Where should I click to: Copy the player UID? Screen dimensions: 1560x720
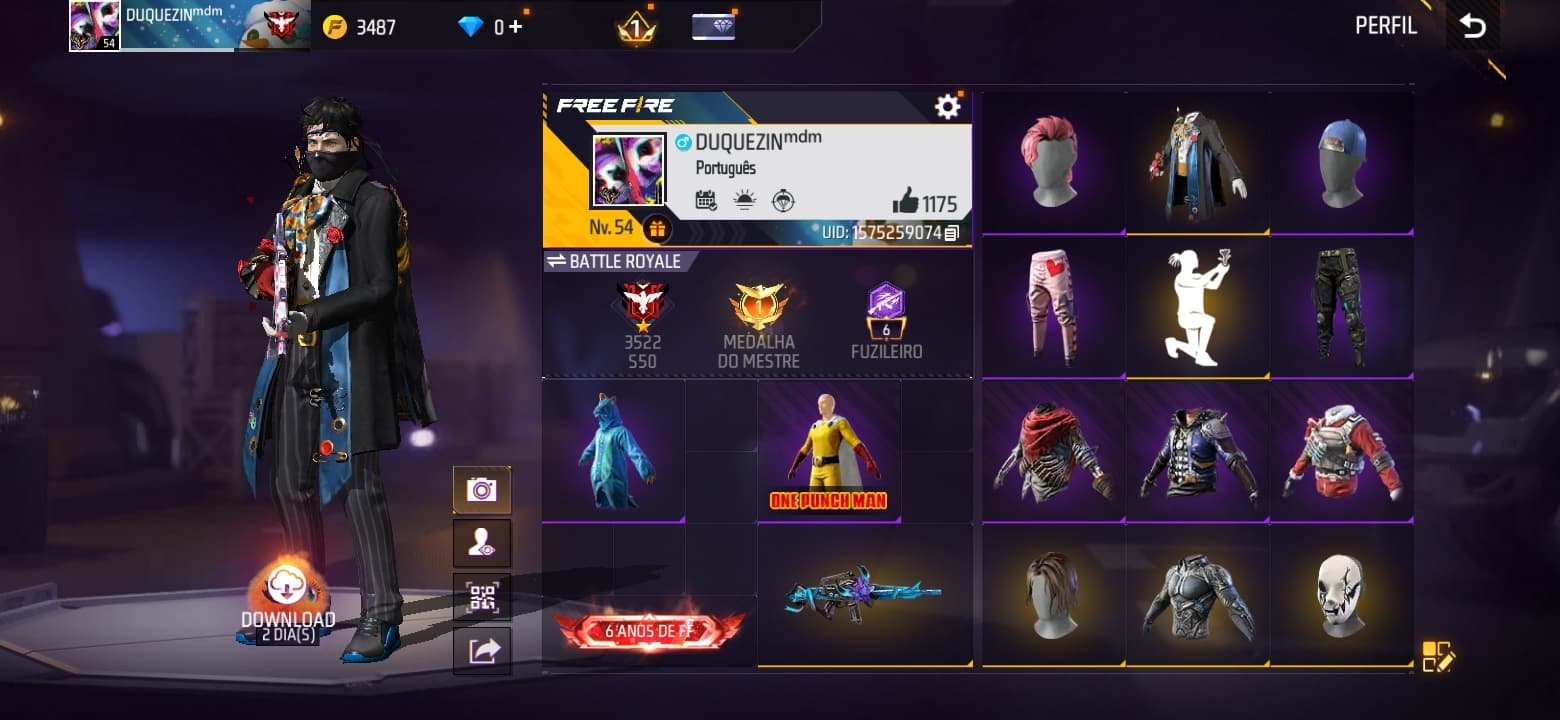pyautogui.click(x=951, y=233)
